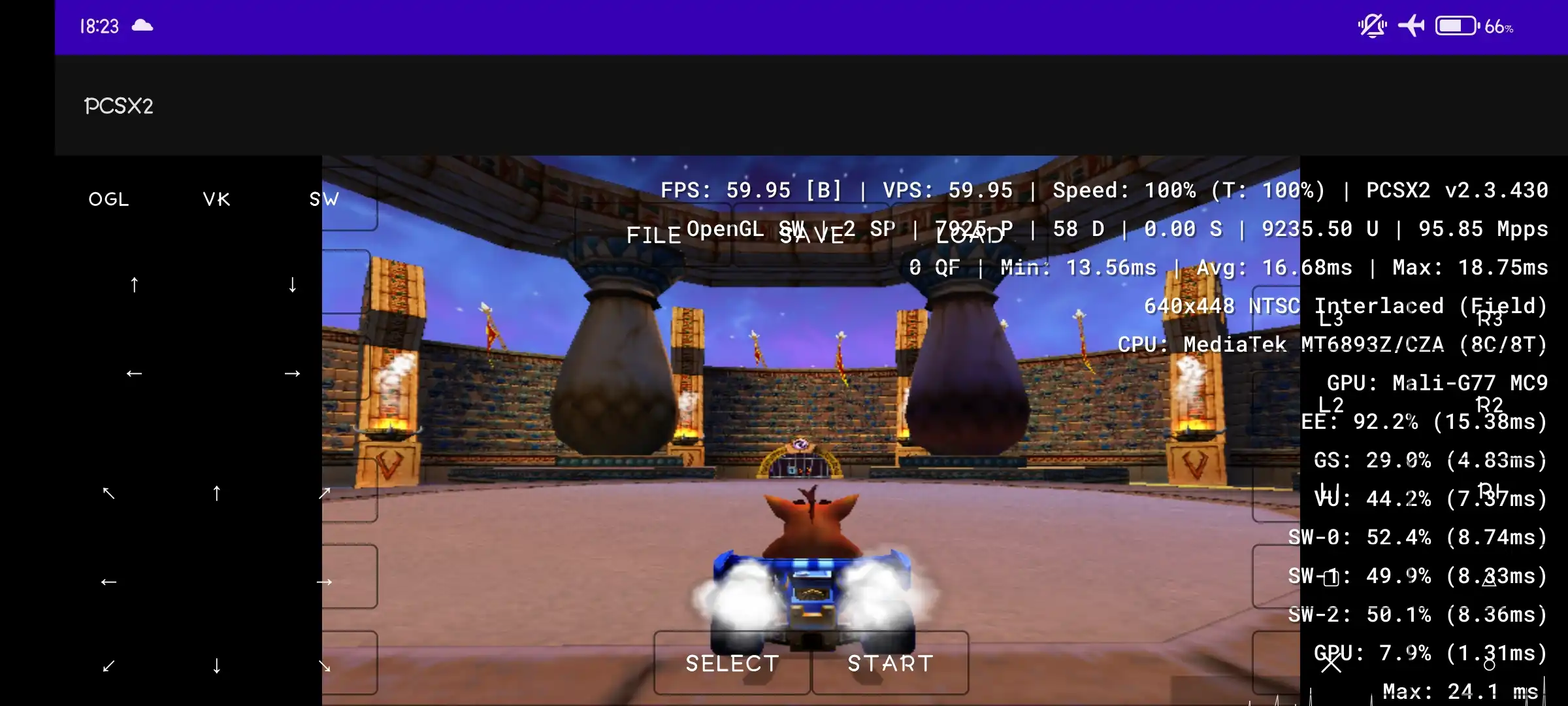Select the OGL renderer
The image size is (1568, 706).
click(x=108, y=199)
